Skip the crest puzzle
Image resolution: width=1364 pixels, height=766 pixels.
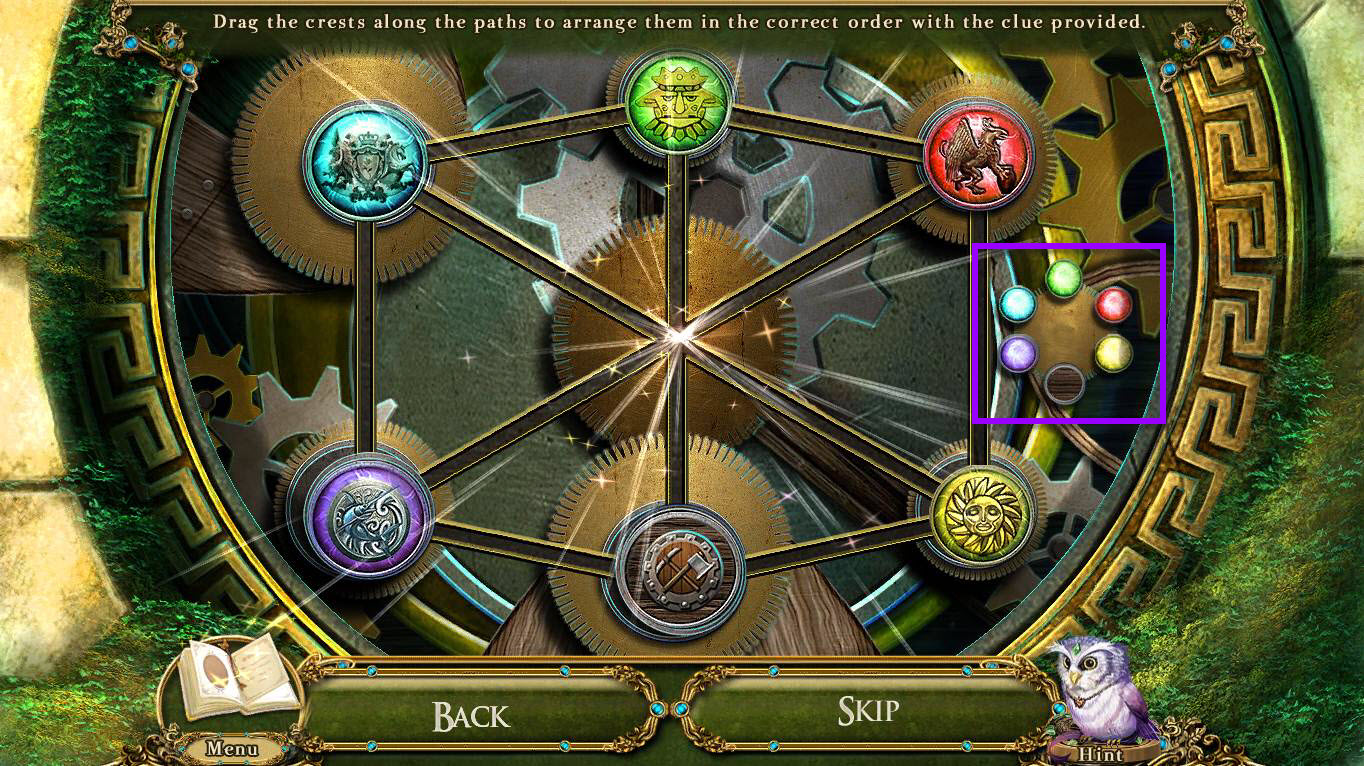pyautogui.click(x=868, y=711)
